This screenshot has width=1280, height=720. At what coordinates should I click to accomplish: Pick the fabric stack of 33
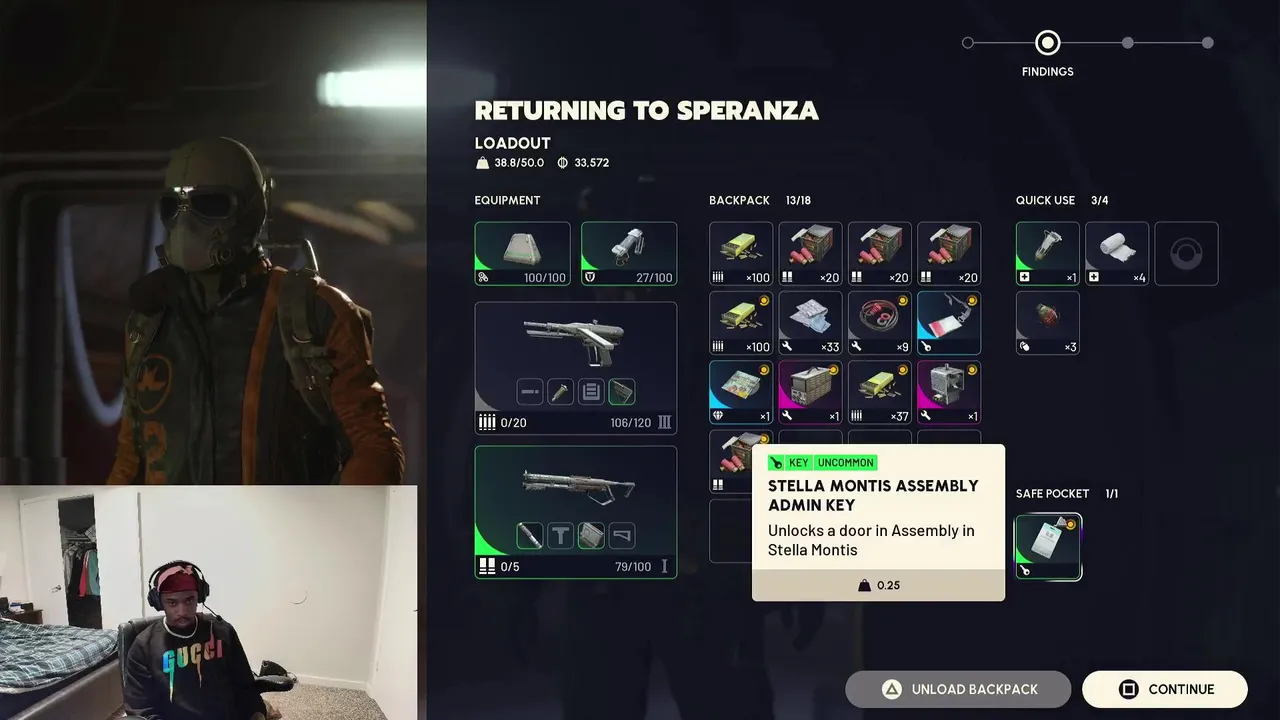810,323
